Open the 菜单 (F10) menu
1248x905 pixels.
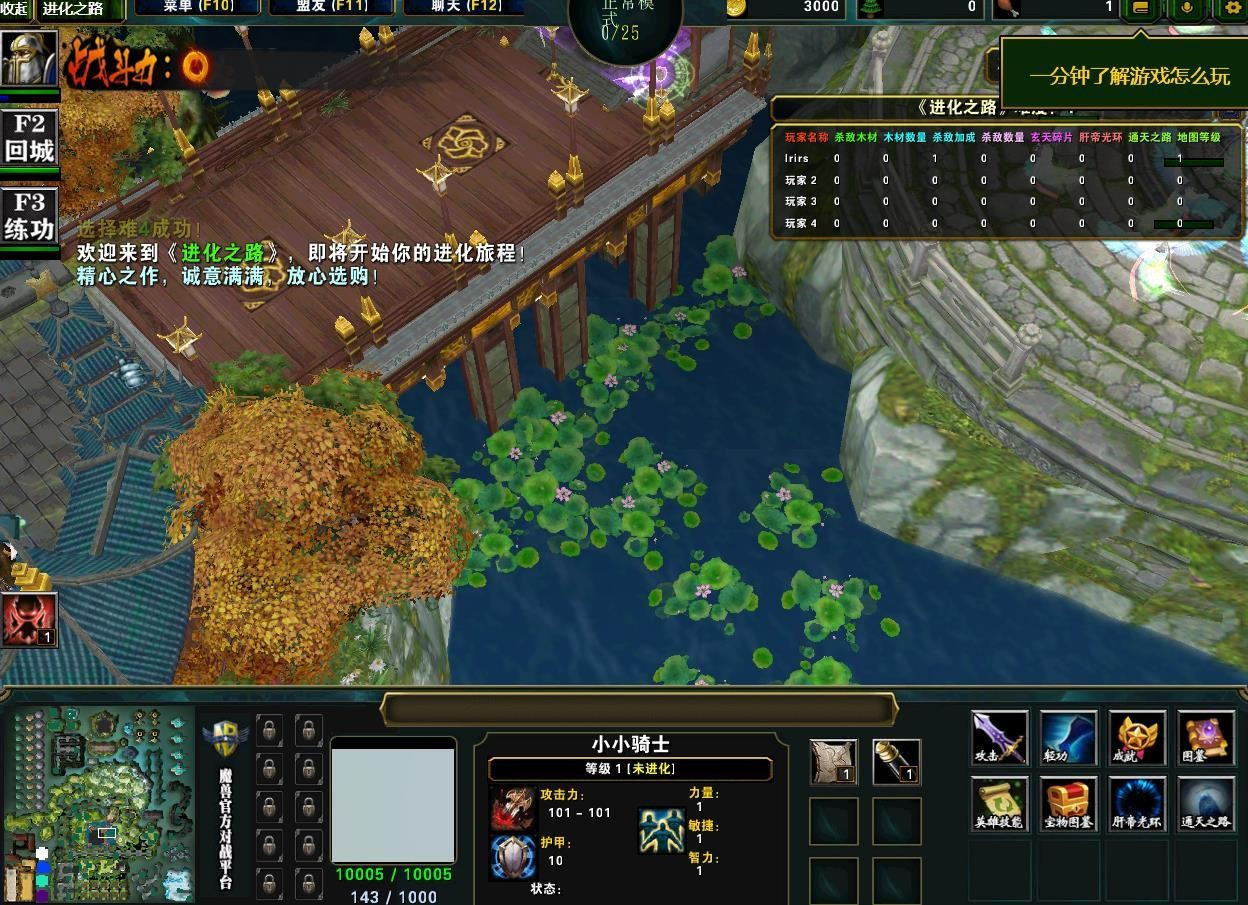pyautogui.click(x=197, y=7)
